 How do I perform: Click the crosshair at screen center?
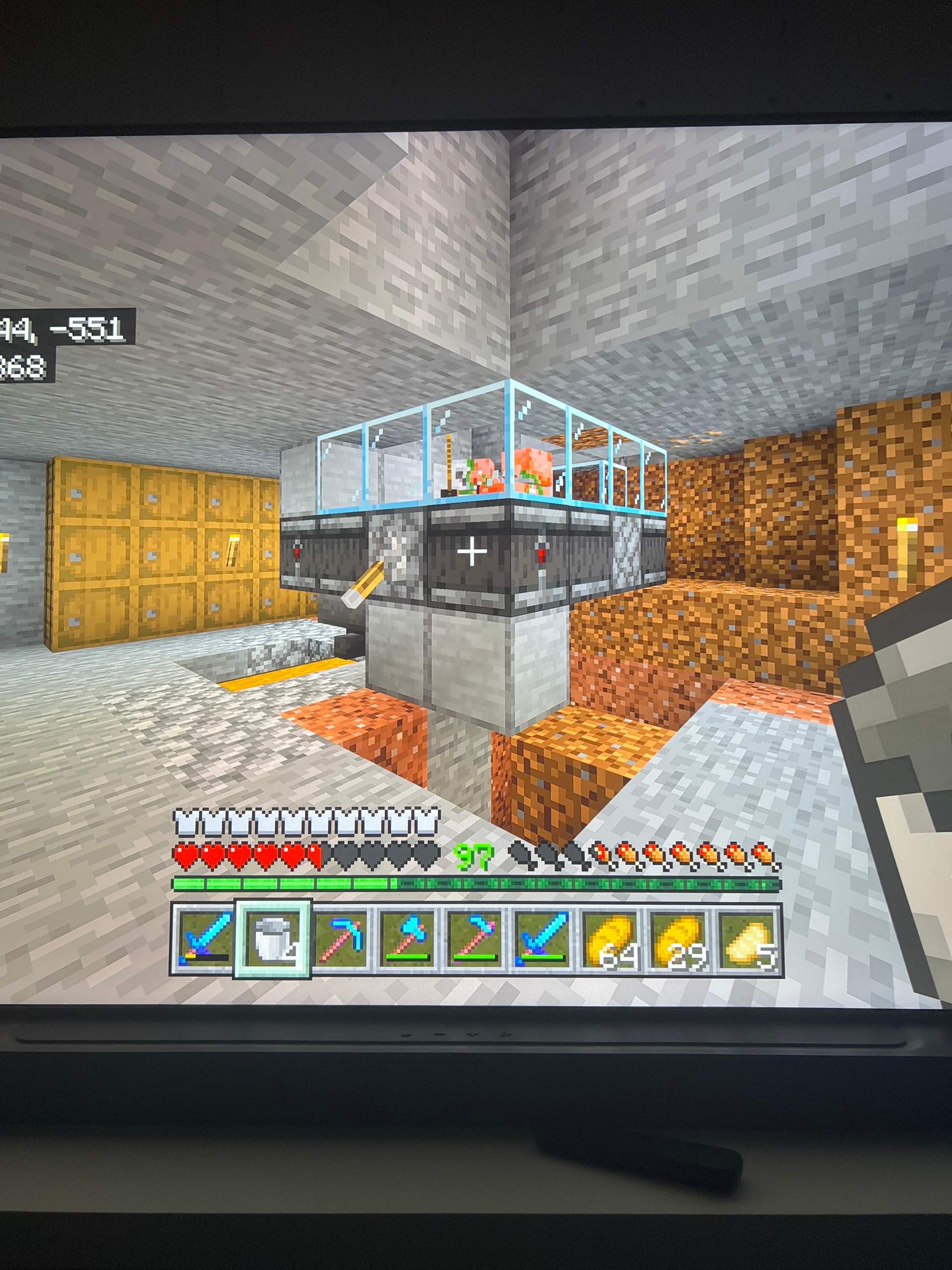point(472,551)
